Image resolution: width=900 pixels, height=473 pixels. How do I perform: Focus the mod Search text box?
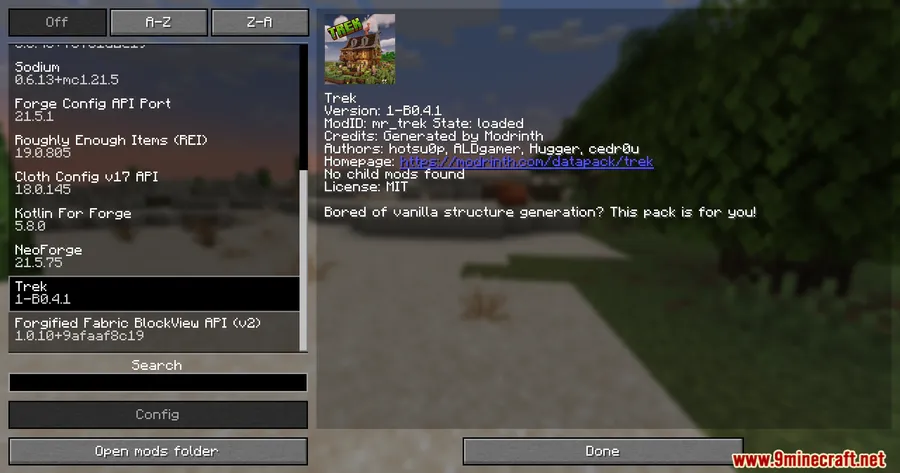click(158, 383)
